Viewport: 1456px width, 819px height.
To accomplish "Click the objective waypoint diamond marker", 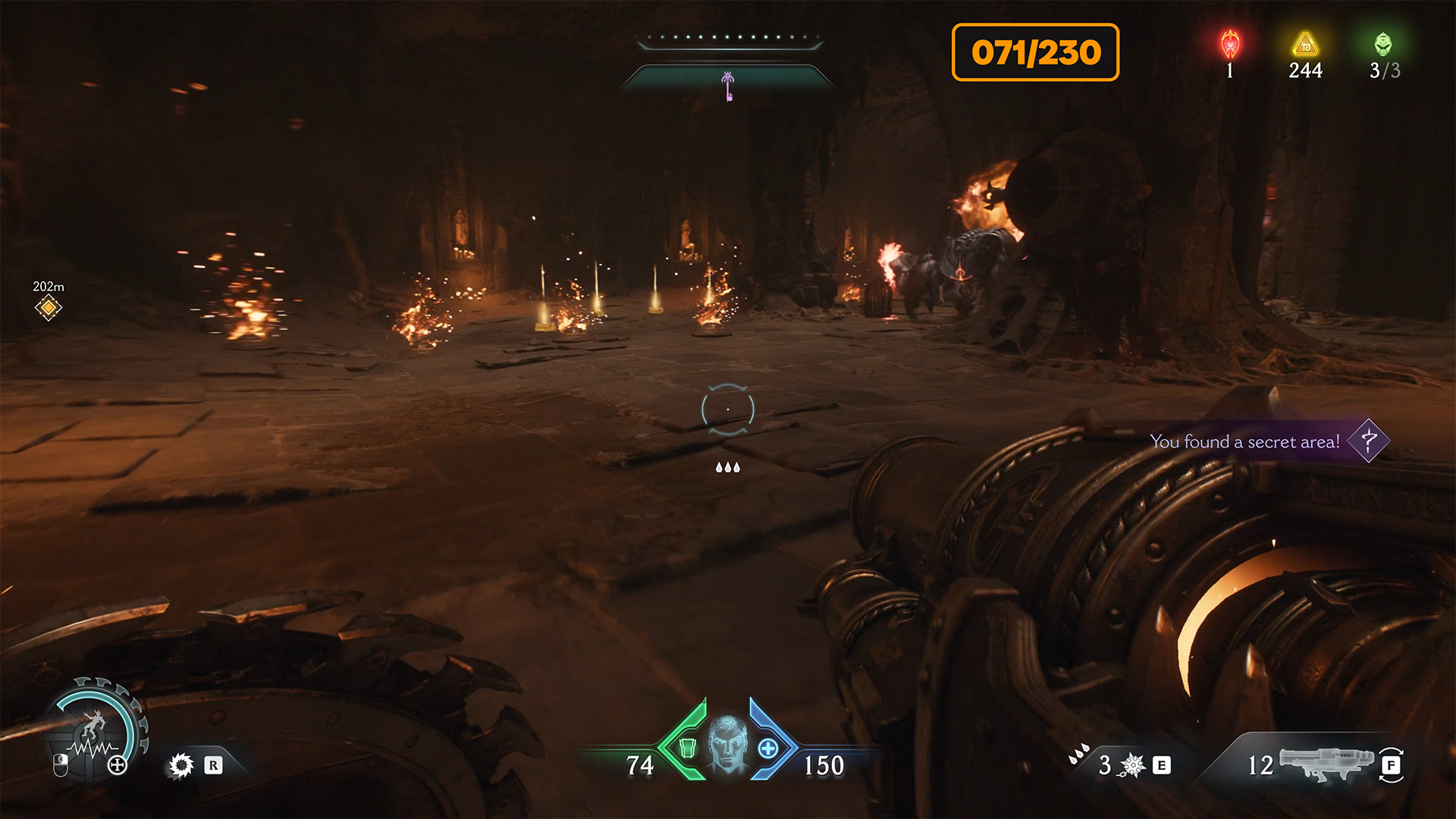I will click(48, 308).
